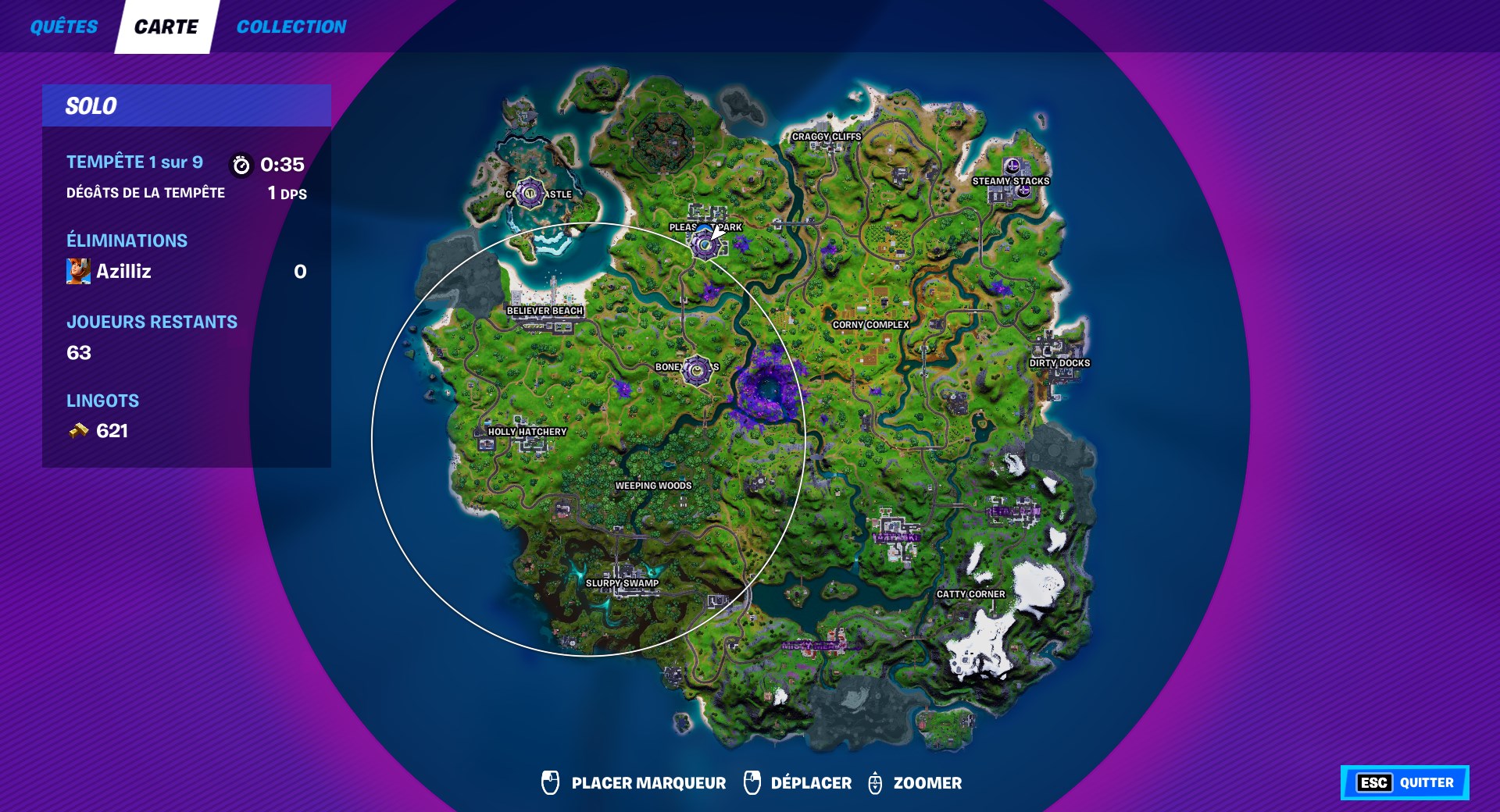This screenshot has width=1500, height=812.
Task: Switch to the QUÊTES tab
Action: [63, 26]
